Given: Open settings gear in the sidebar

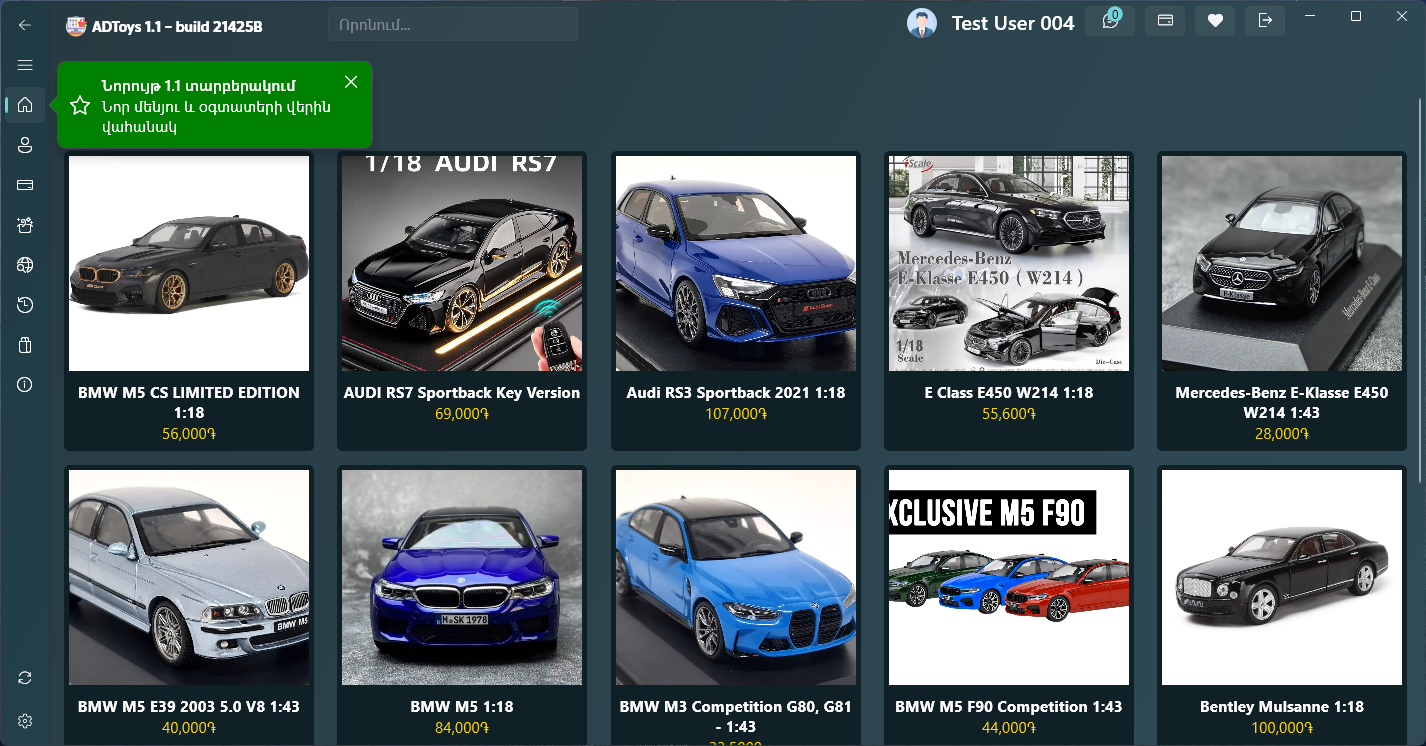Looking at the screenshot, I should point(25,721).
